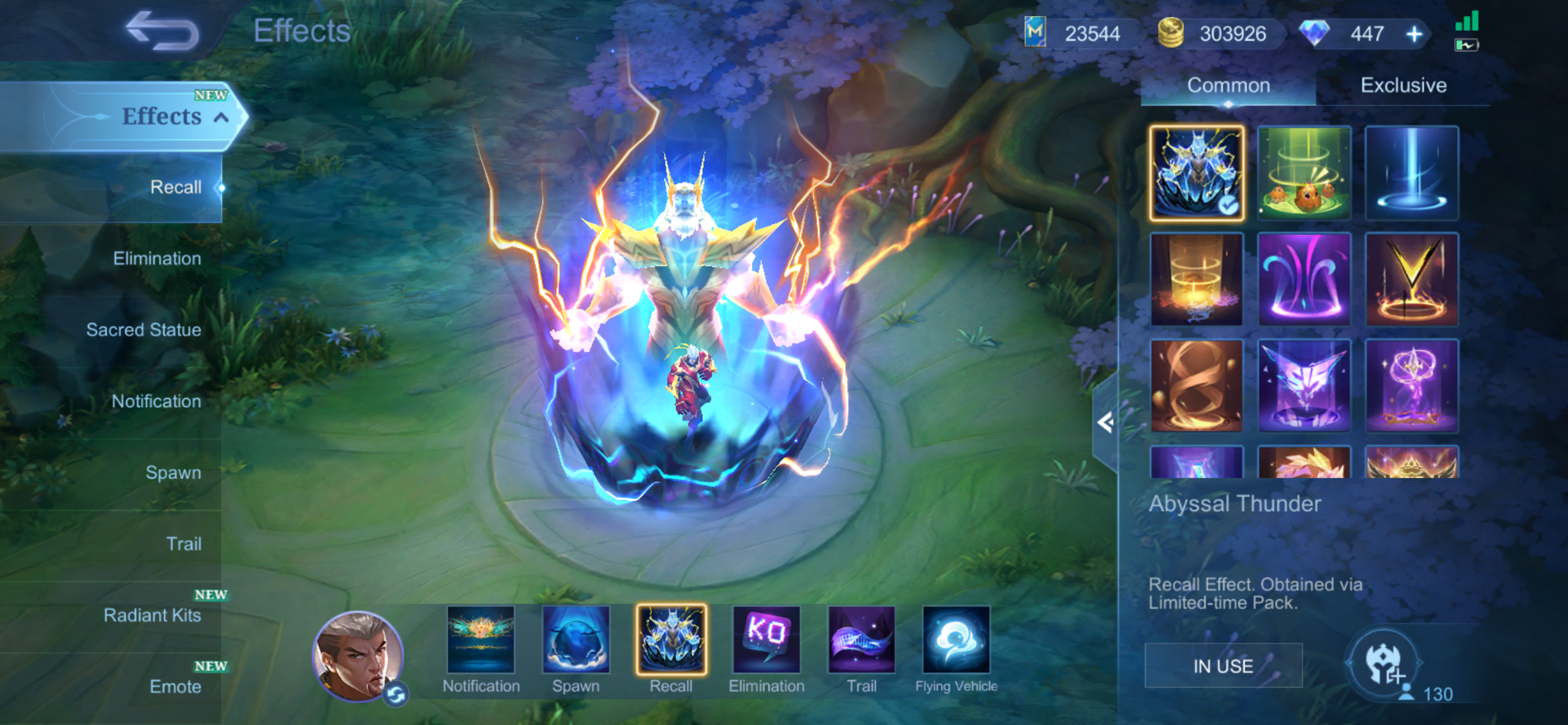Select the blue light beam recall effect

click(x=1411, y=173)
